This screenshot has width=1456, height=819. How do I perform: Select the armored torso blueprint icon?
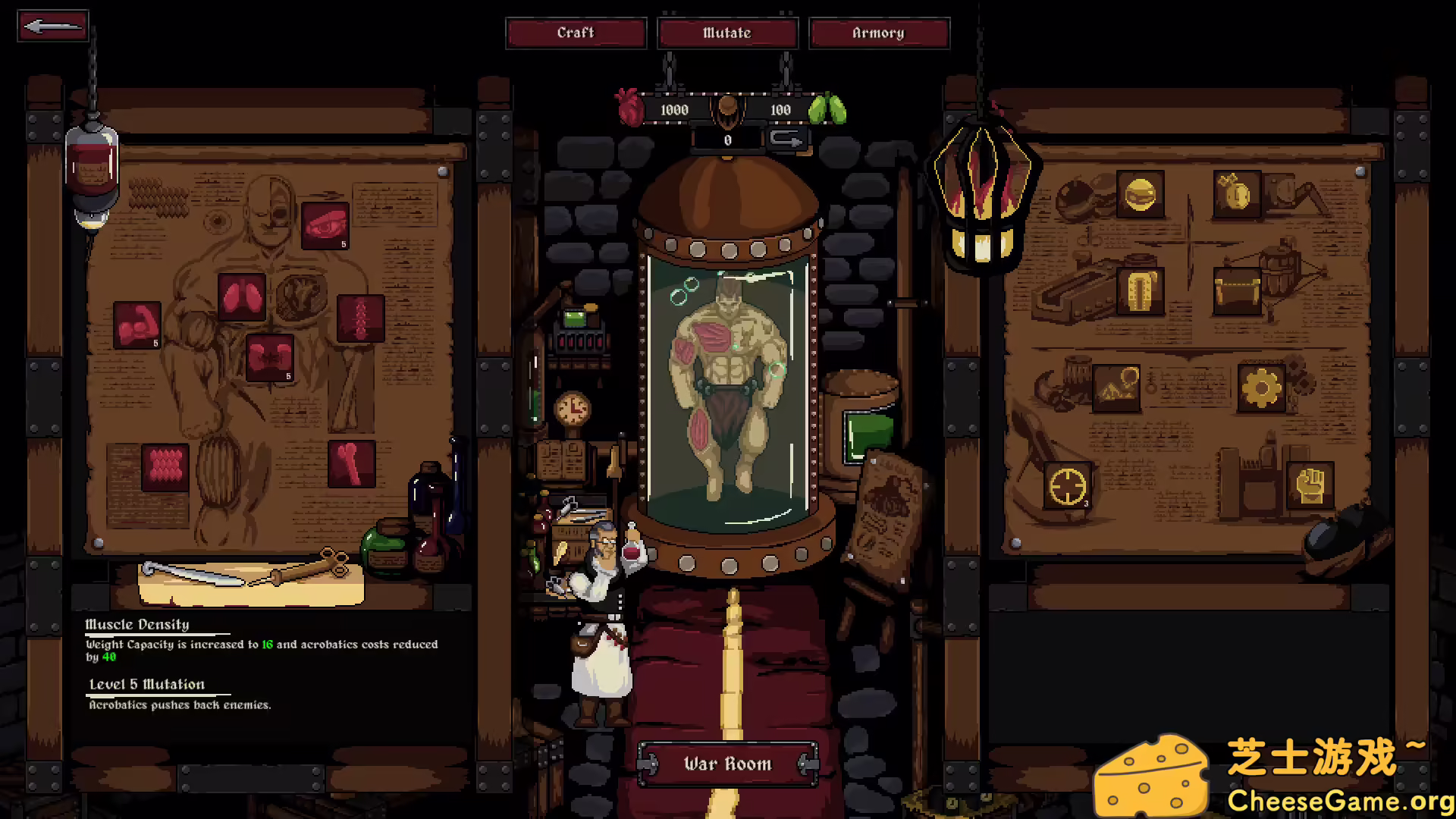pos(1141,290)
